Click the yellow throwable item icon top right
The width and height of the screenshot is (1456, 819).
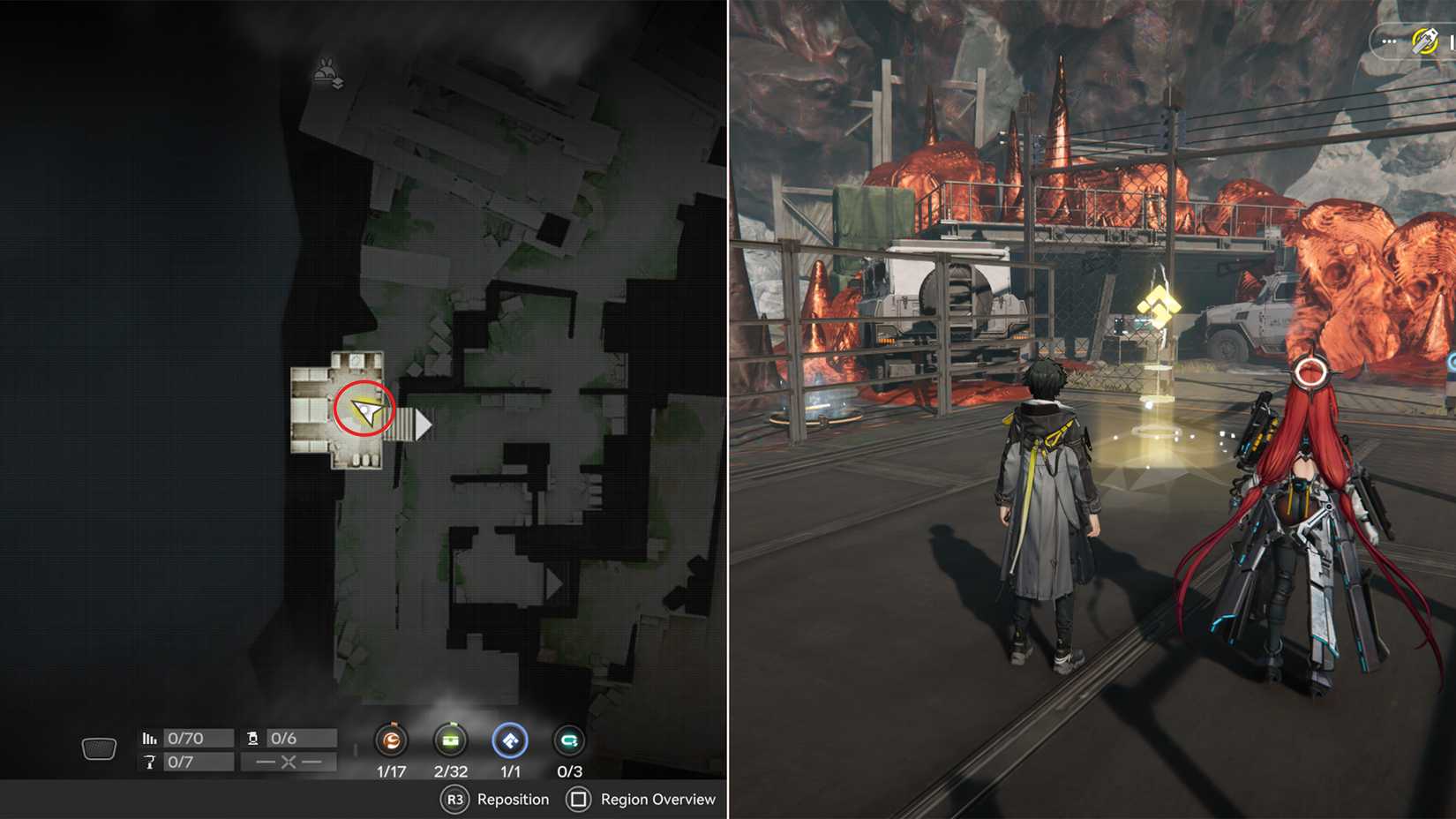[1424, 41]
